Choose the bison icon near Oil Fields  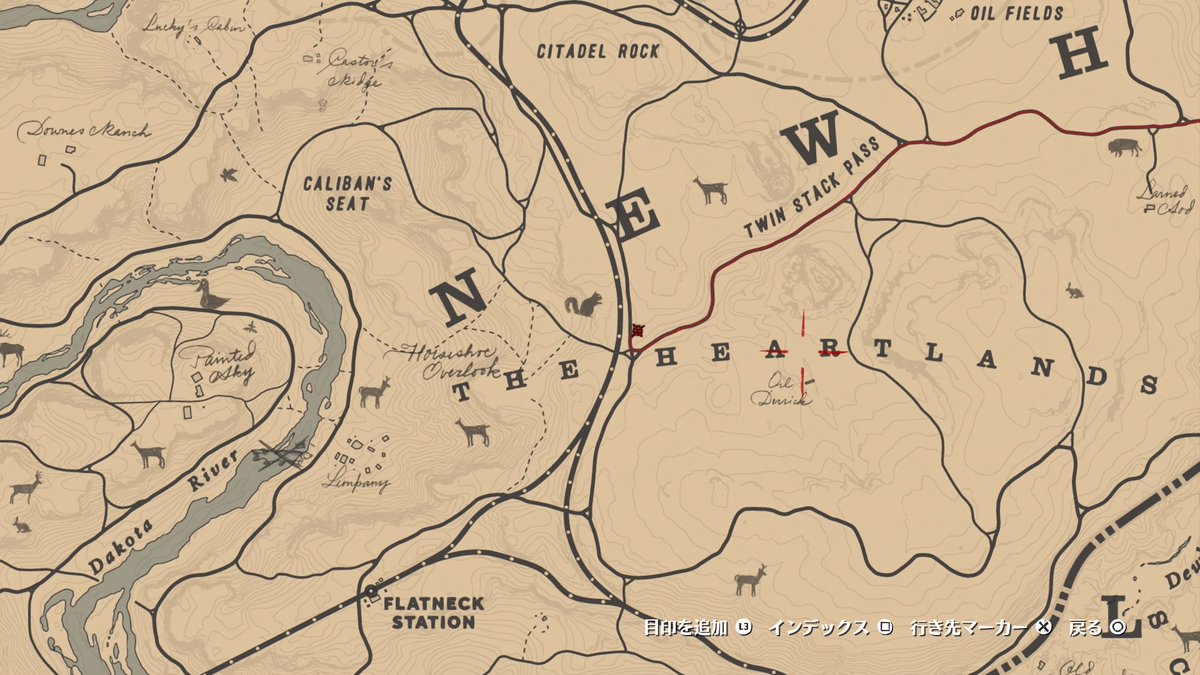point(1124,148)
